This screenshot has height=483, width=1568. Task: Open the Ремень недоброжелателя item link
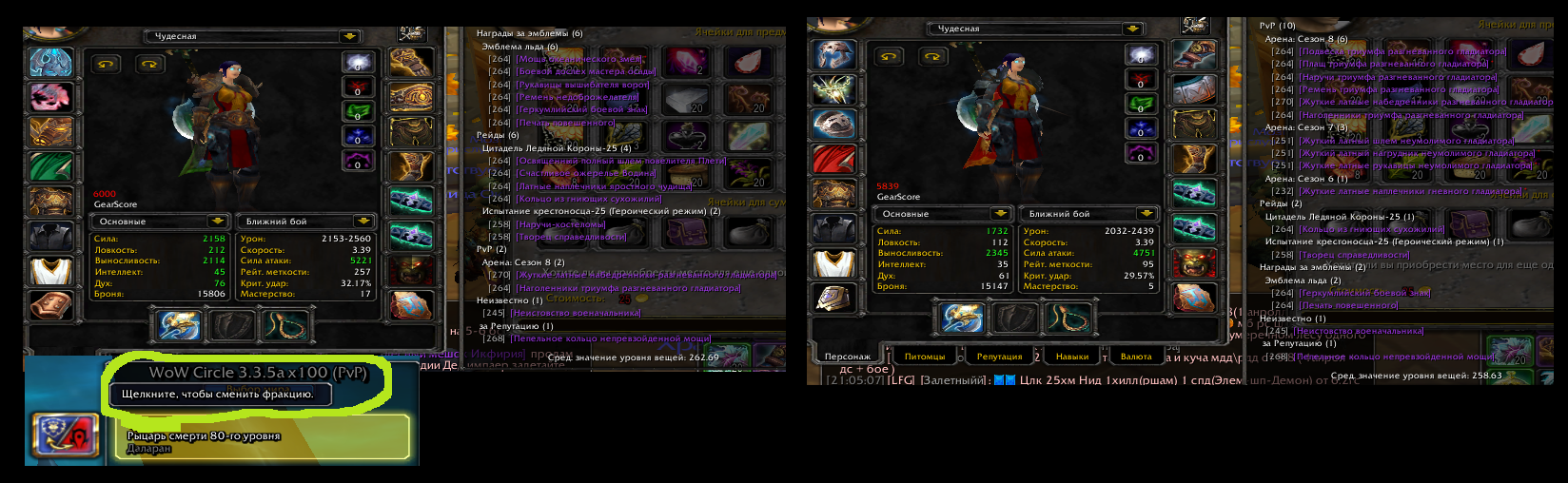tap(578, 97)
